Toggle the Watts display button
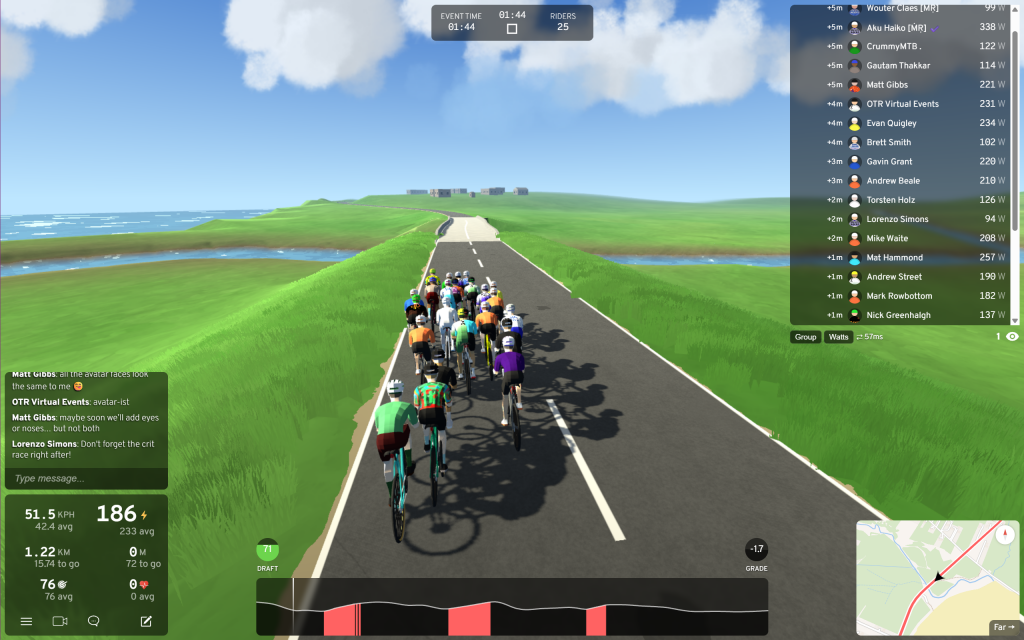 [x=838, y=337]
